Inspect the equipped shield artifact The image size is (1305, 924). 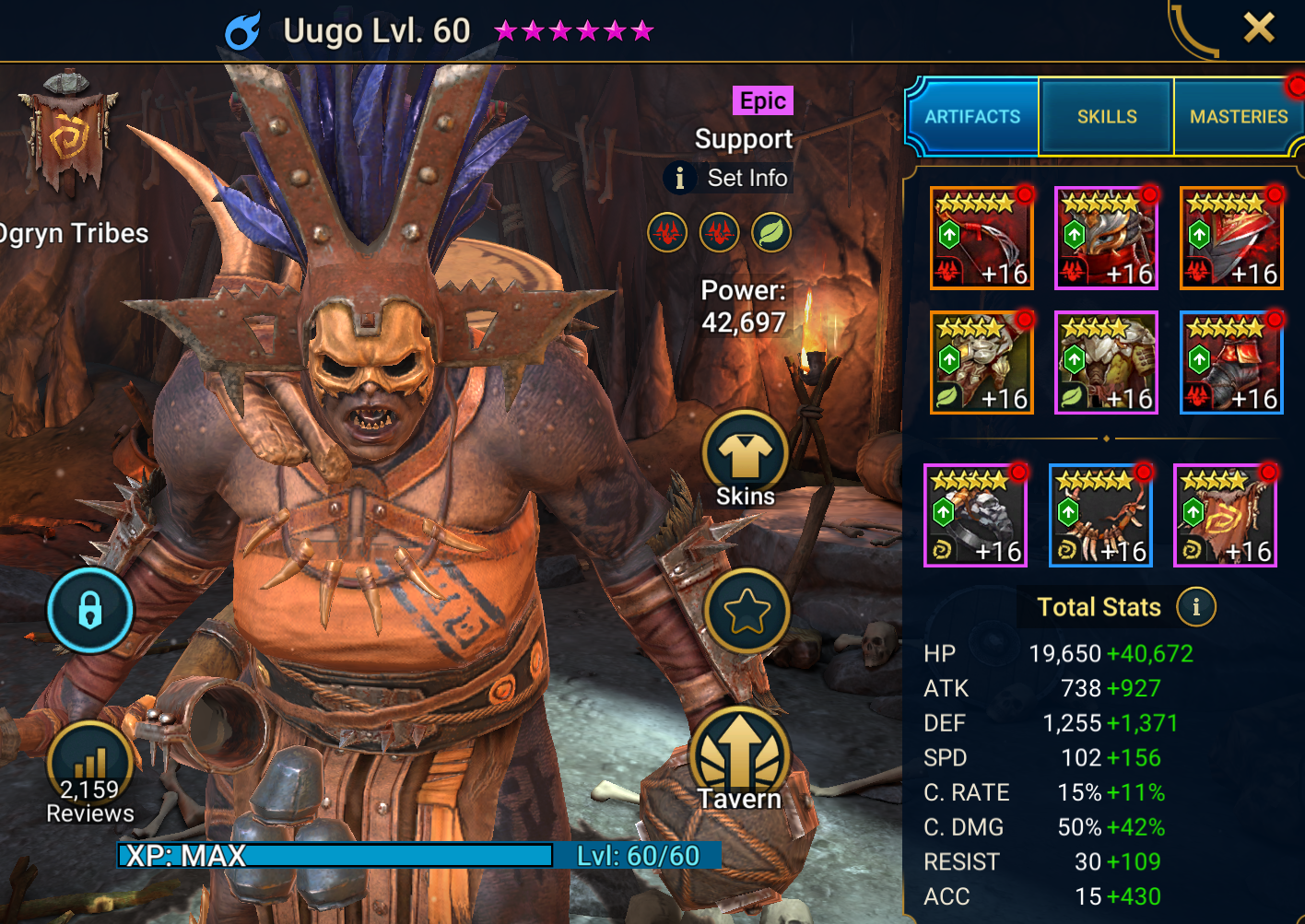coord(1231,238)
